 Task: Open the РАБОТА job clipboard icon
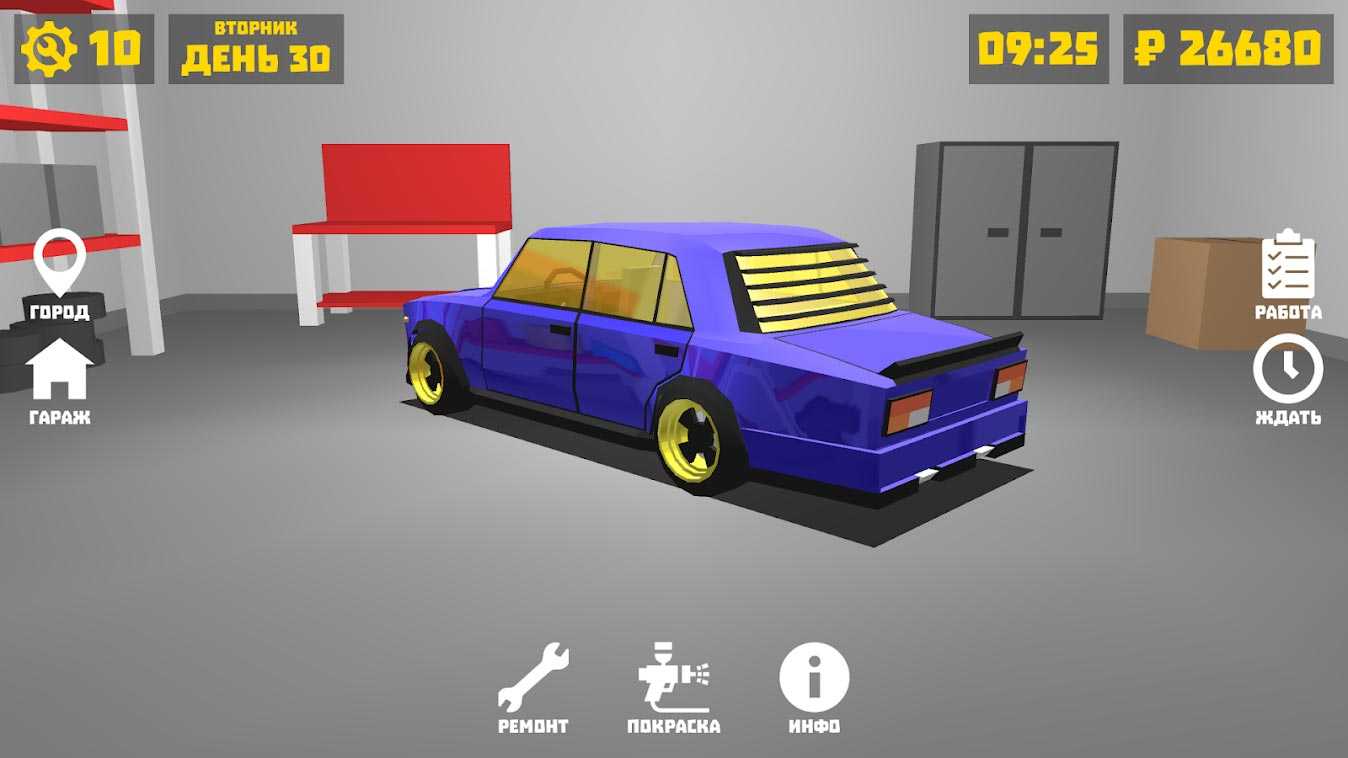[x=1287, y=265]
